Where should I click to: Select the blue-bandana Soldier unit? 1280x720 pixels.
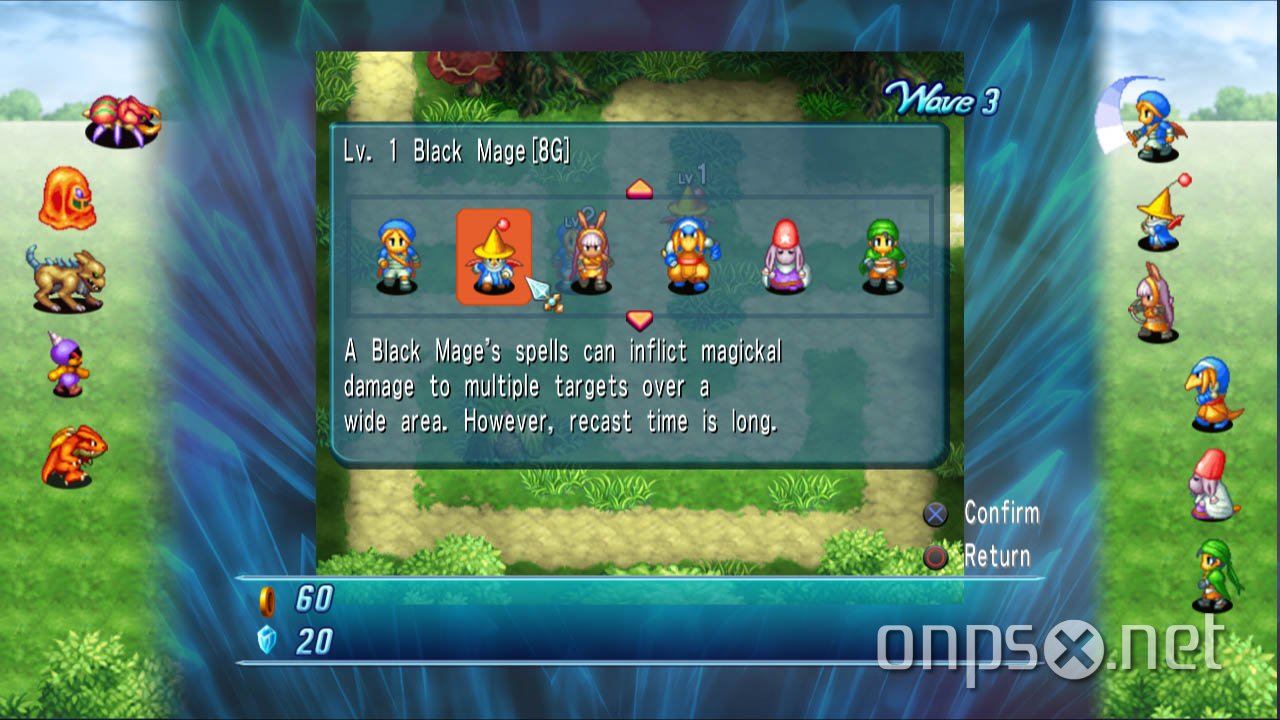[398, 256]
